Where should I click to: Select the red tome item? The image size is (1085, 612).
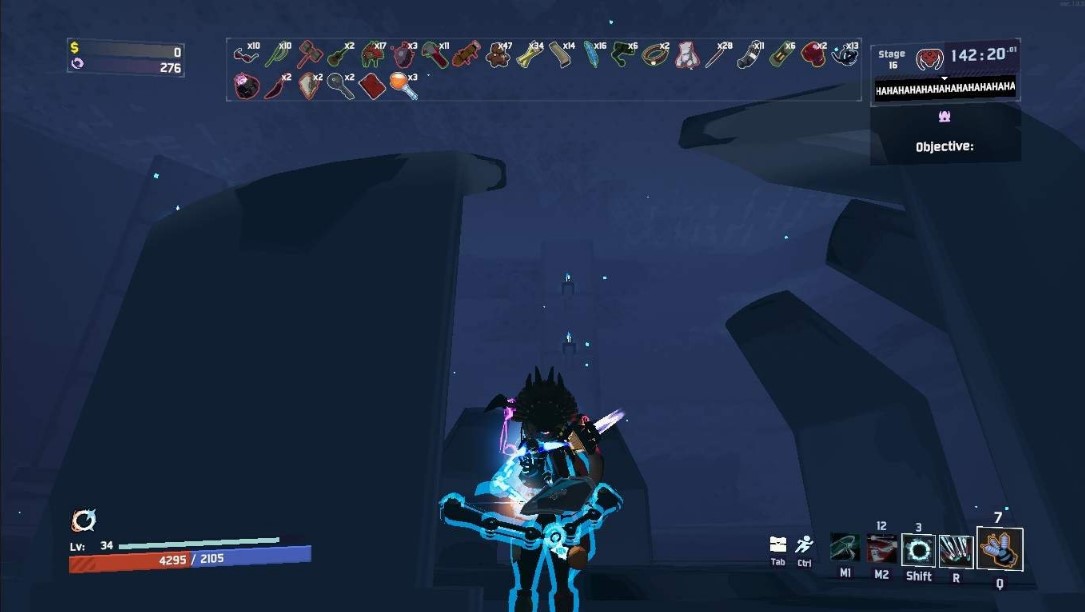pos(372,86)
